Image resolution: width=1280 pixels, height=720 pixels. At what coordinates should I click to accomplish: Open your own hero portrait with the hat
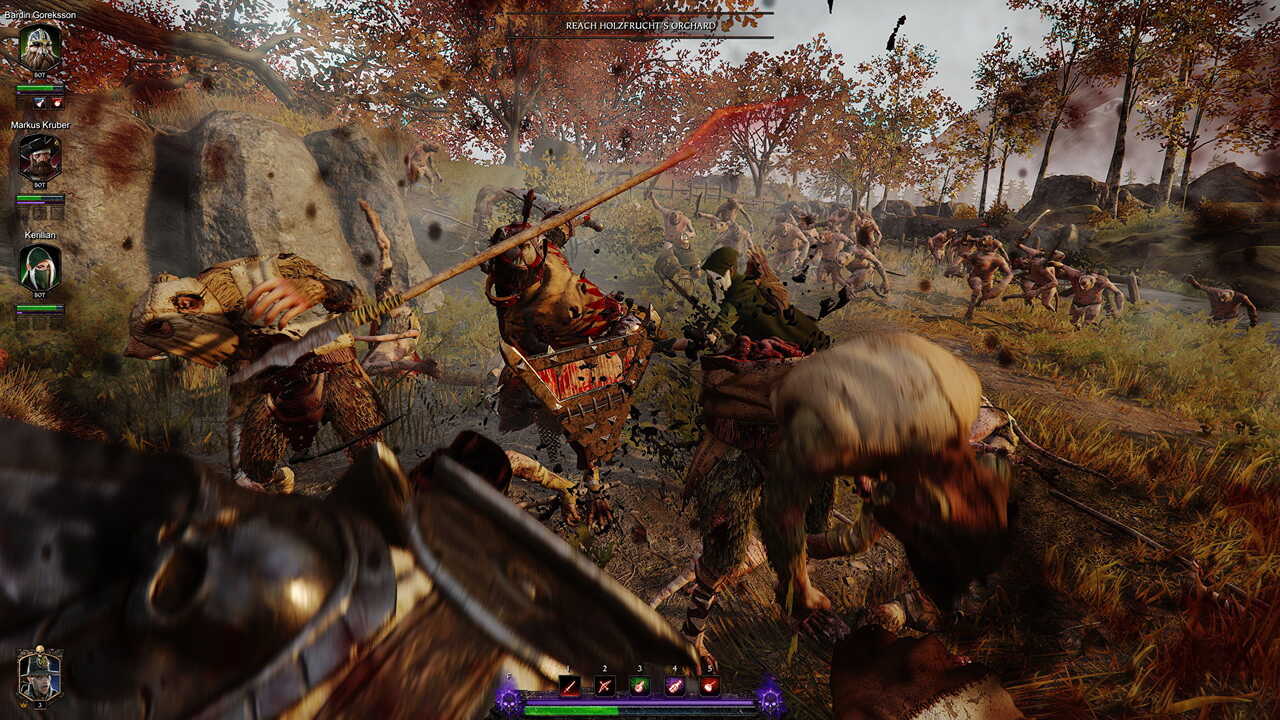pyautogui.click(x=39, y=675)
